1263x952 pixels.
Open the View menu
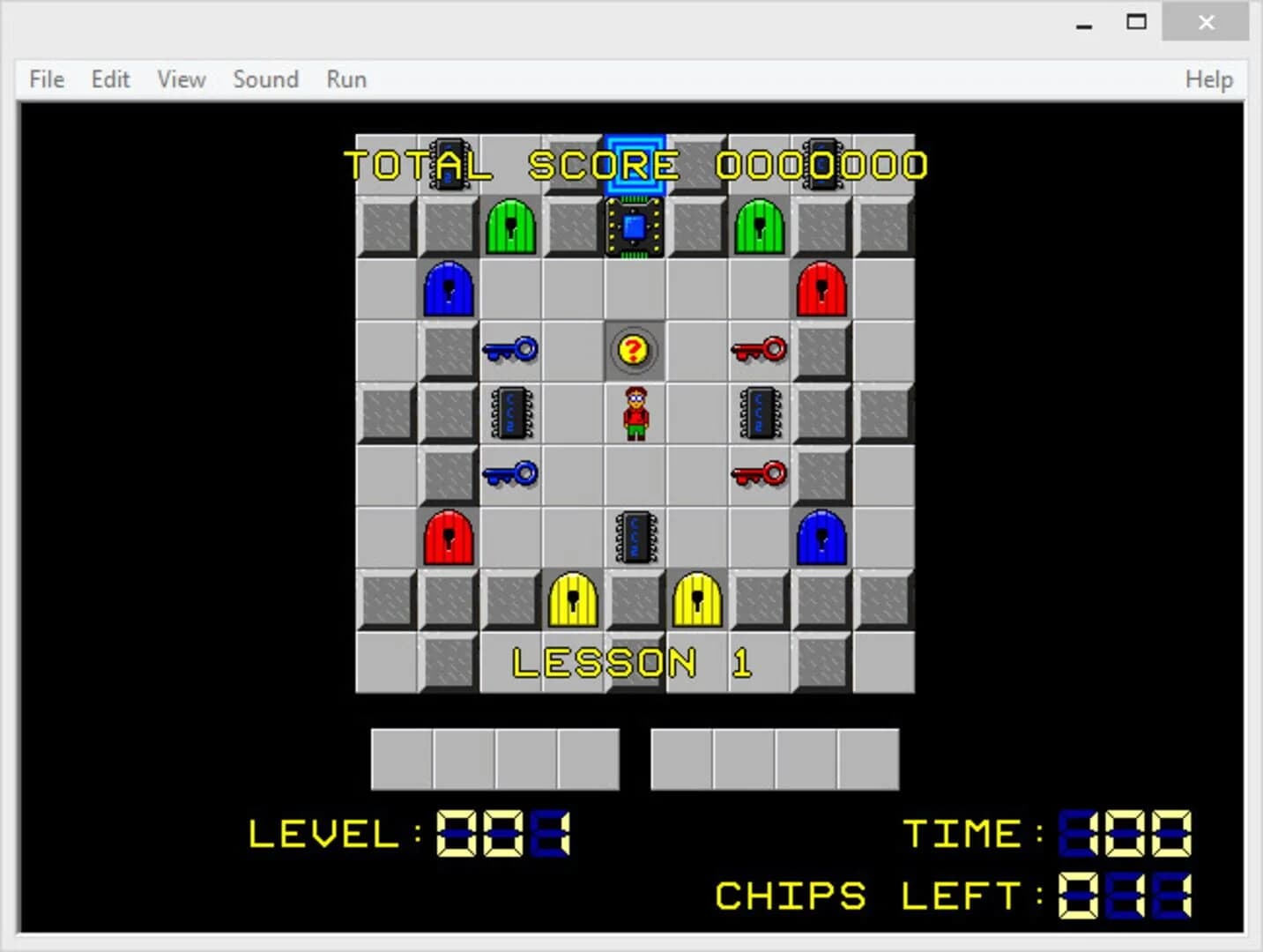(180, 79)
